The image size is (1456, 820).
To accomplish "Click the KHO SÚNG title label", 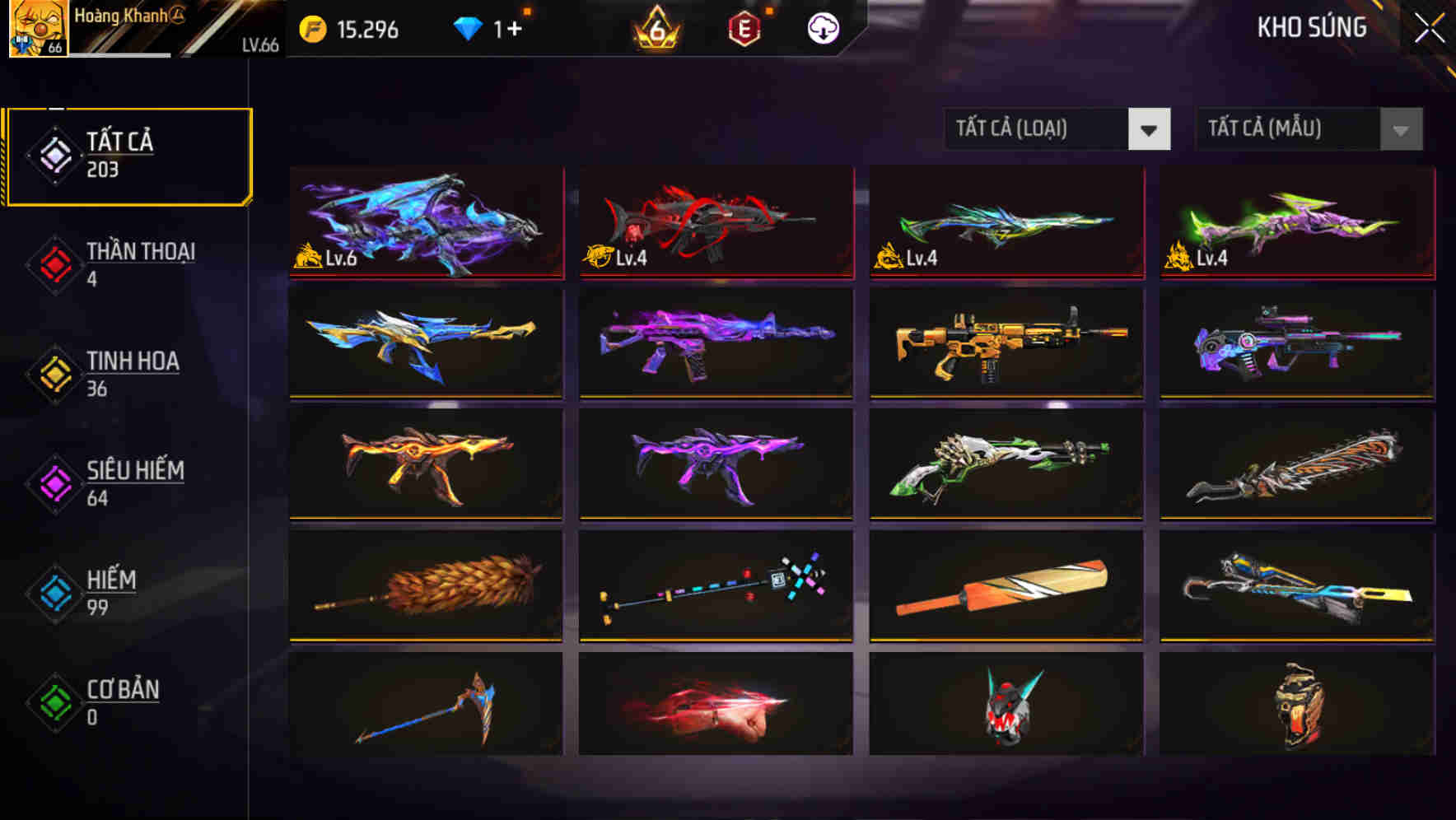I will tap(1310, 28).
